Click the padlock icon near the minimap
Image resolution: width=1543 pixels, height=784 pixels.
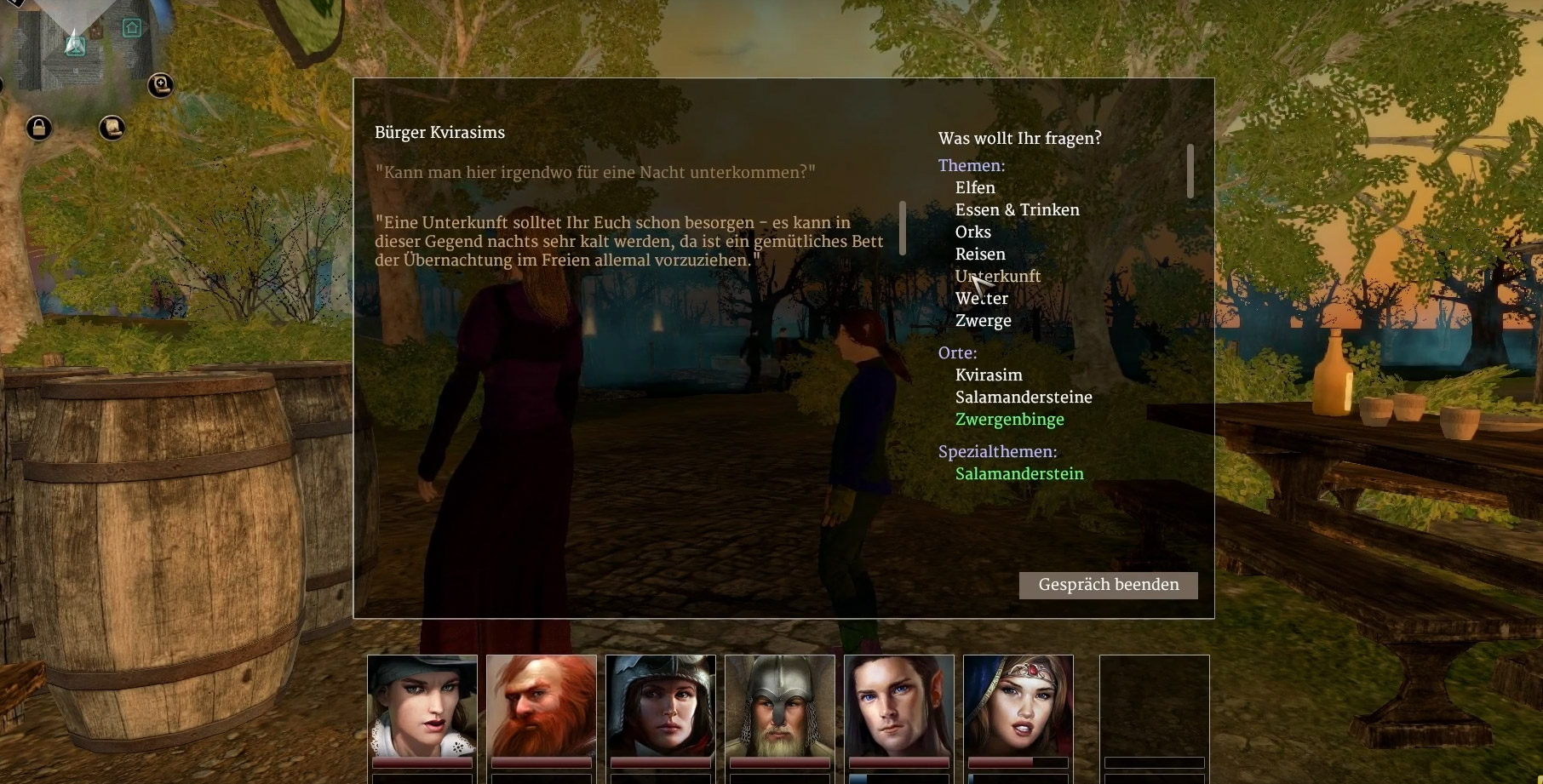[38, 129]
